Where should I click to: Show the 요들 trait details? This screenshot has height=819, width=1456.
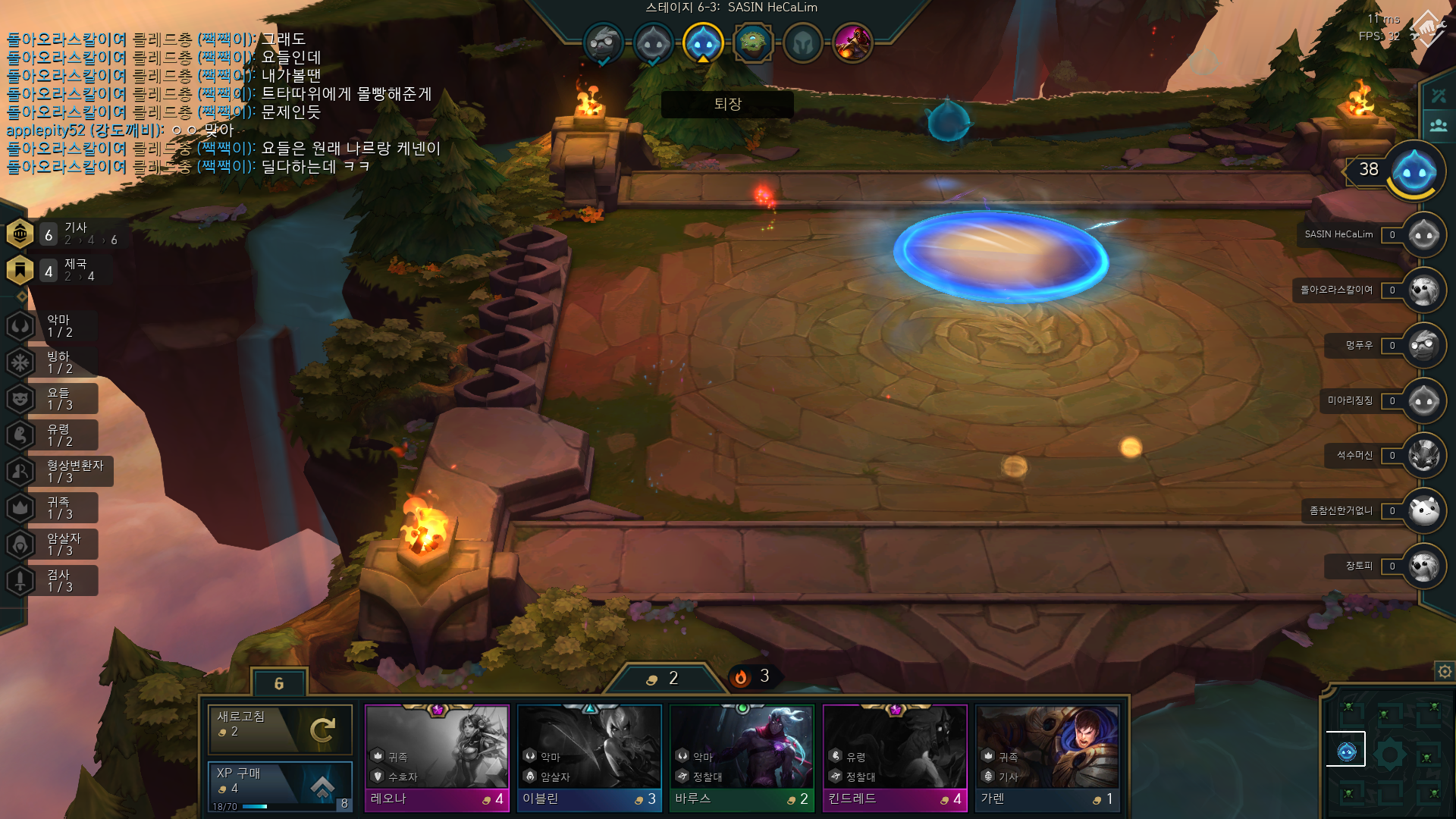point(59,399)
